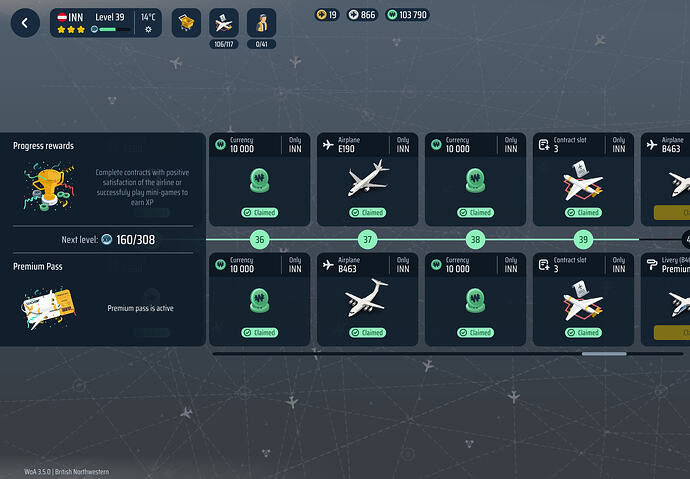Open the staff icon showing 0/41
The image size is (690, 479).
pyautogui.click(x=261, y=23)
